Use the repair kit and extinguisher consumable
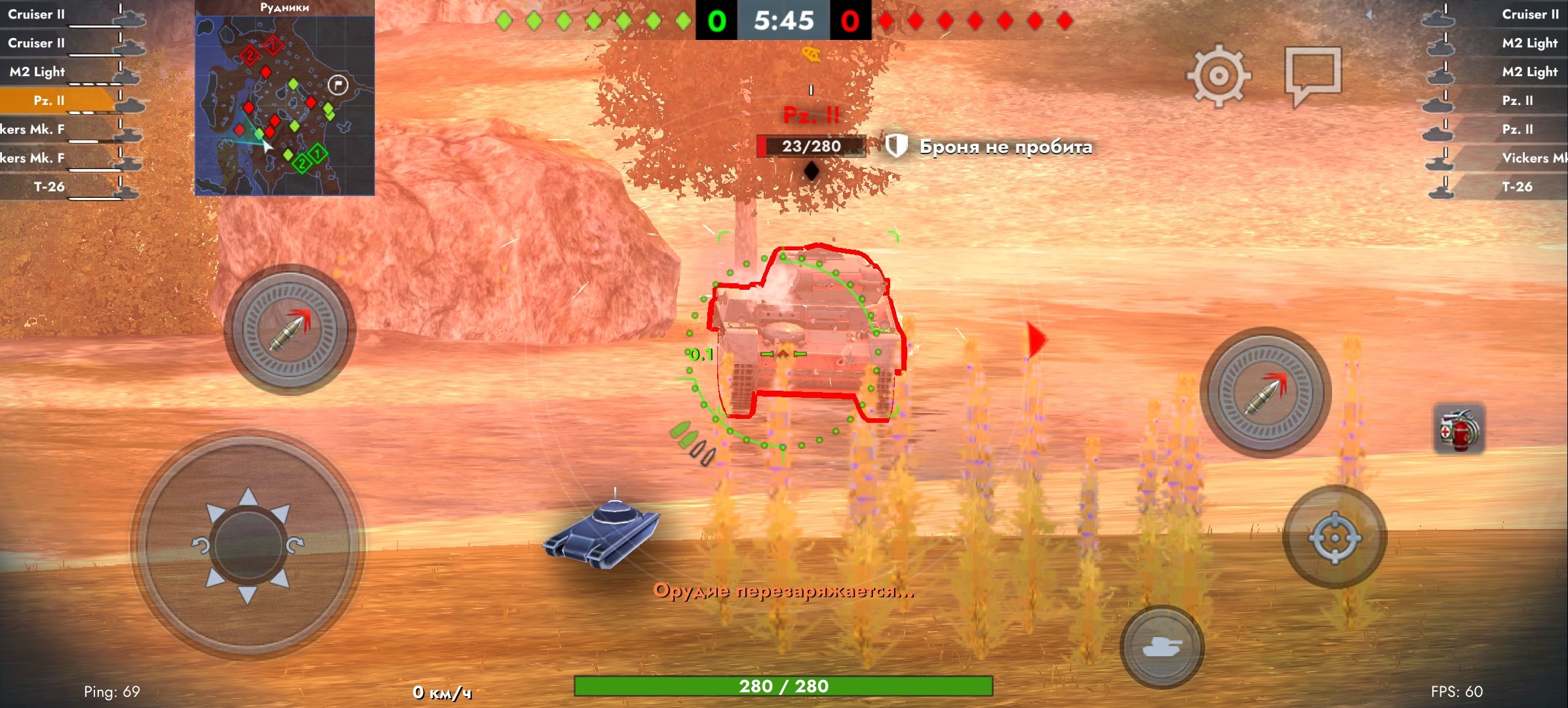The height and width of the screenshot is (708, 1568). (1459, 429)
